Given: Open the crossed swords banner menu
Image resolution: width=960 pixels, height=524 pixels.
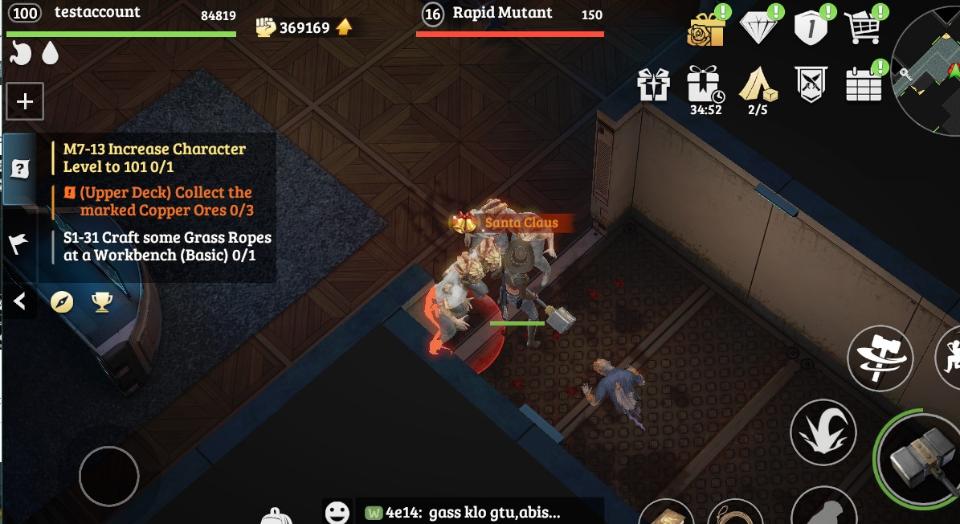Looking at the screenshot, I should pos(810,84).
